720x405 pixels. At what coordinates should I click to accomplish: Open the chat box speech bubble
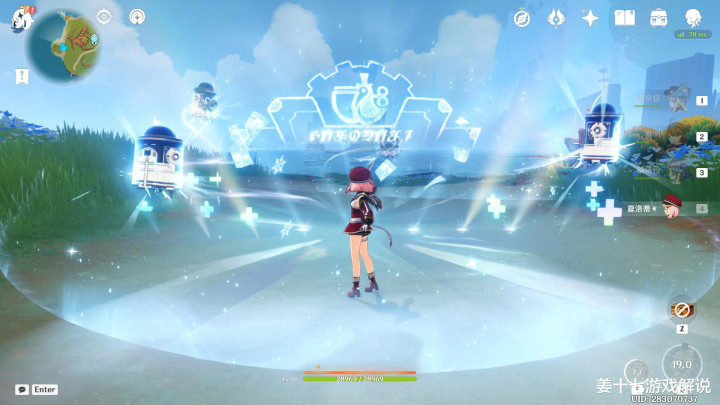pyautogui.click(x=22, y=389)
